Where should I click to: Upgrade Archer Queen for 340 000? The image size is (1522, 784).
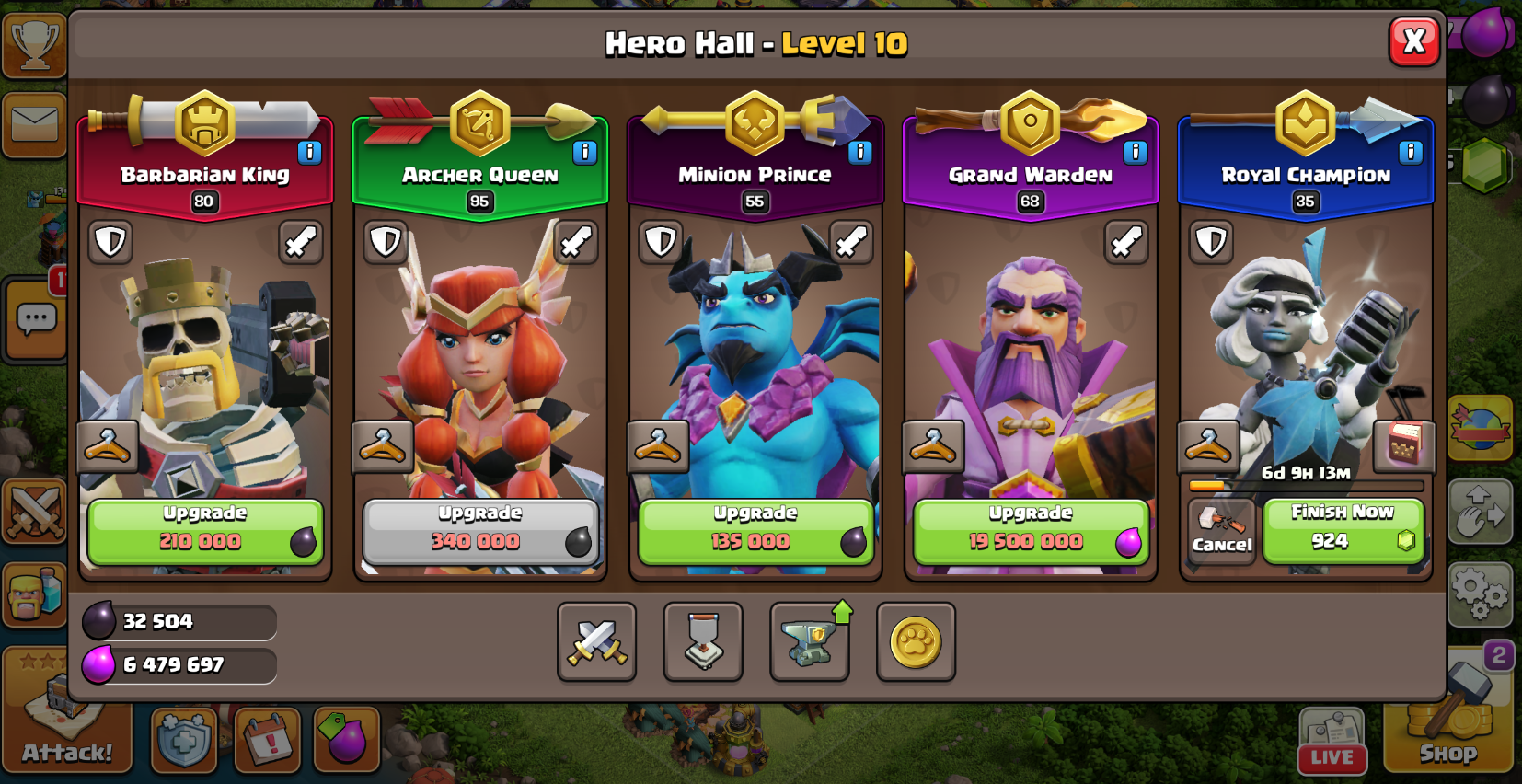(x=479, y=532)
